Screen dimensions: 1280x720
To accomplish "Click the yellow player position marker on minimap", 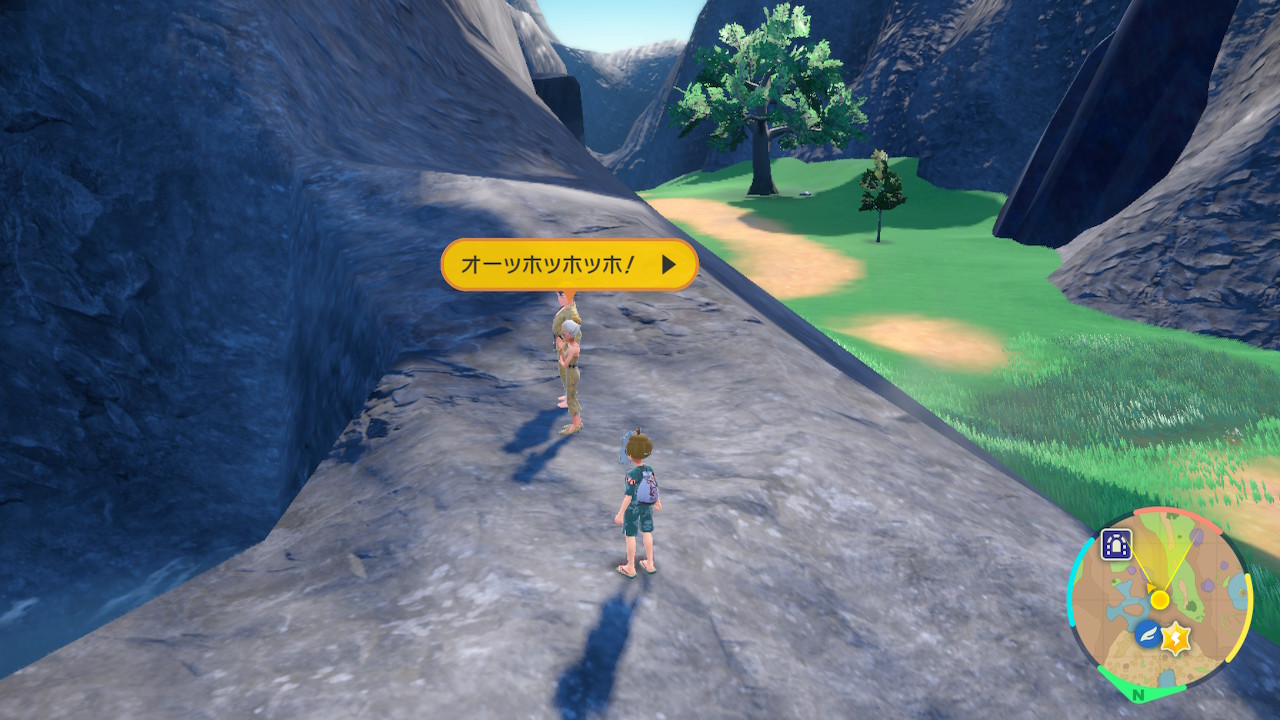I will click(1160, 598).
